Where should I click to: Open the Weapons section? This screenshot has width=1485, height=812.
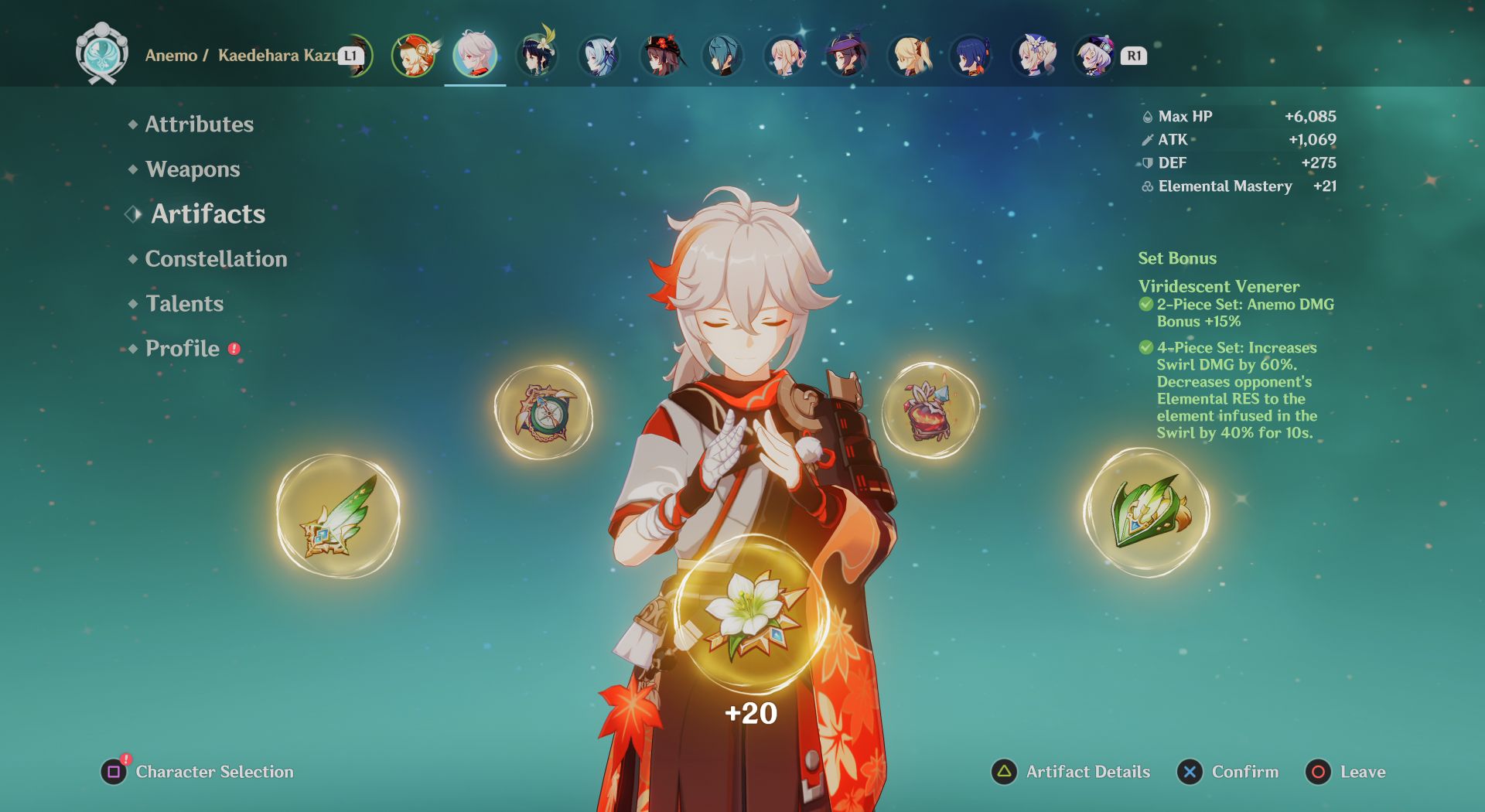(x=192, y=169)
